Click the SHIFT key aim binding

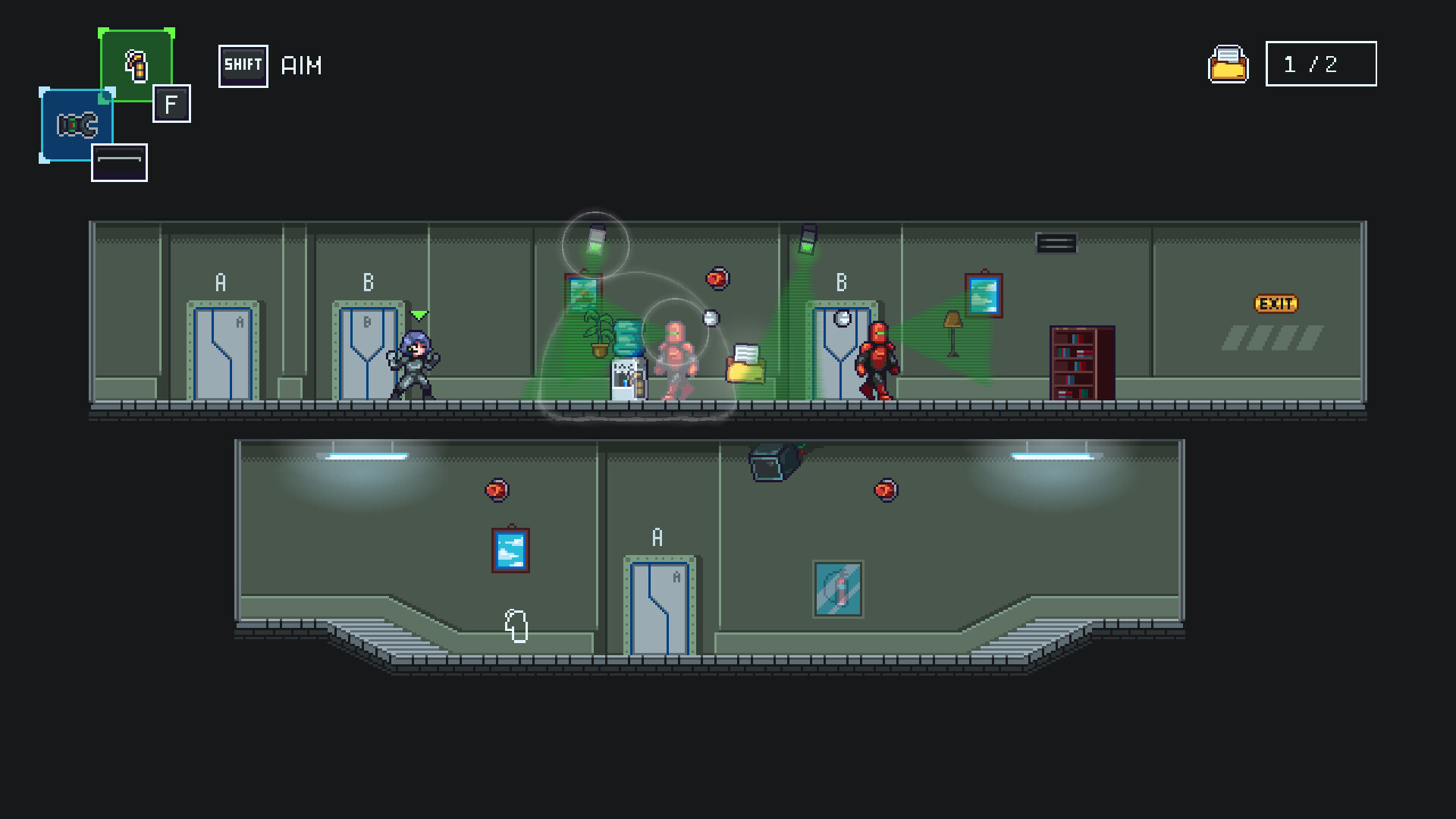(x=243, y=65)
